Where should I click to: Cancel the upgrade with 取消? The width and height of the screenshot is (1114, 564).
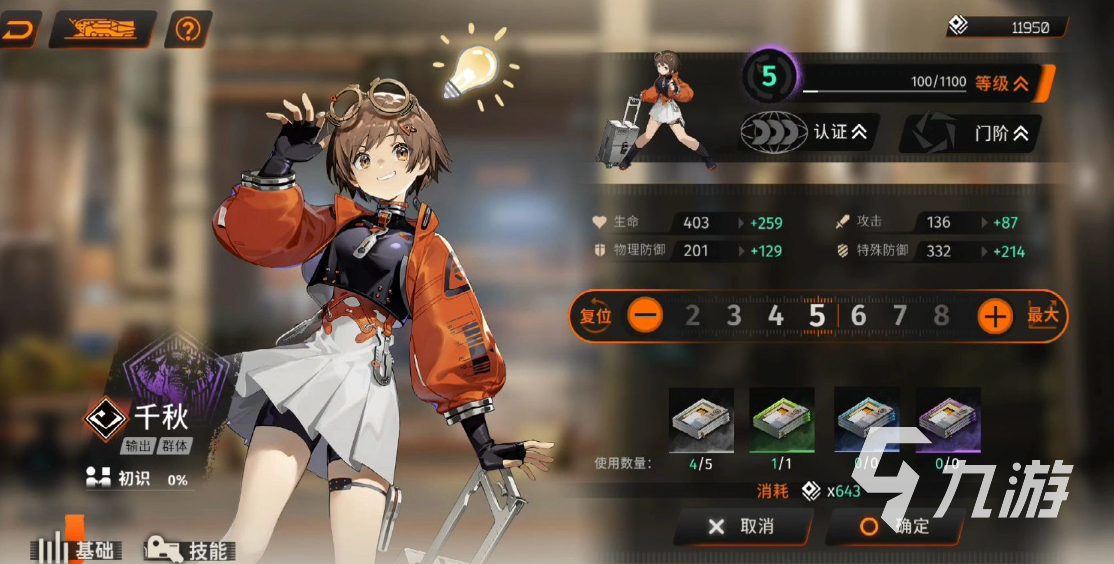[x=741, y=526]
